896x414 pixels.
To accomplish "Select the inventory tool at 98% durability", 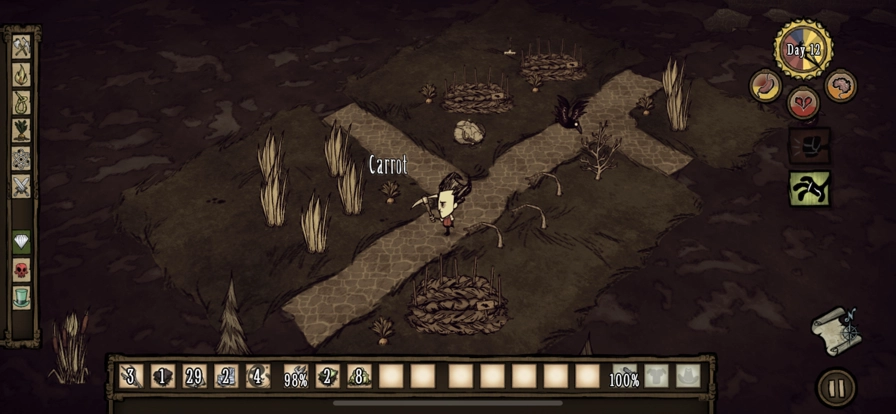I will pyautogui.click(x=294, y=376).
